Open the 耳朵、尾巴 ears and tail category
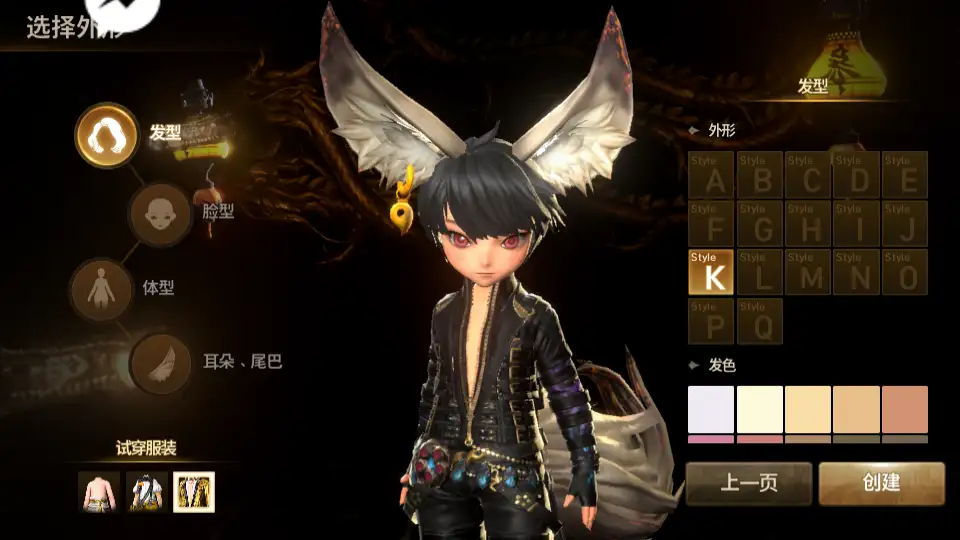Viewport: 960px width, 540px height. 161,362
